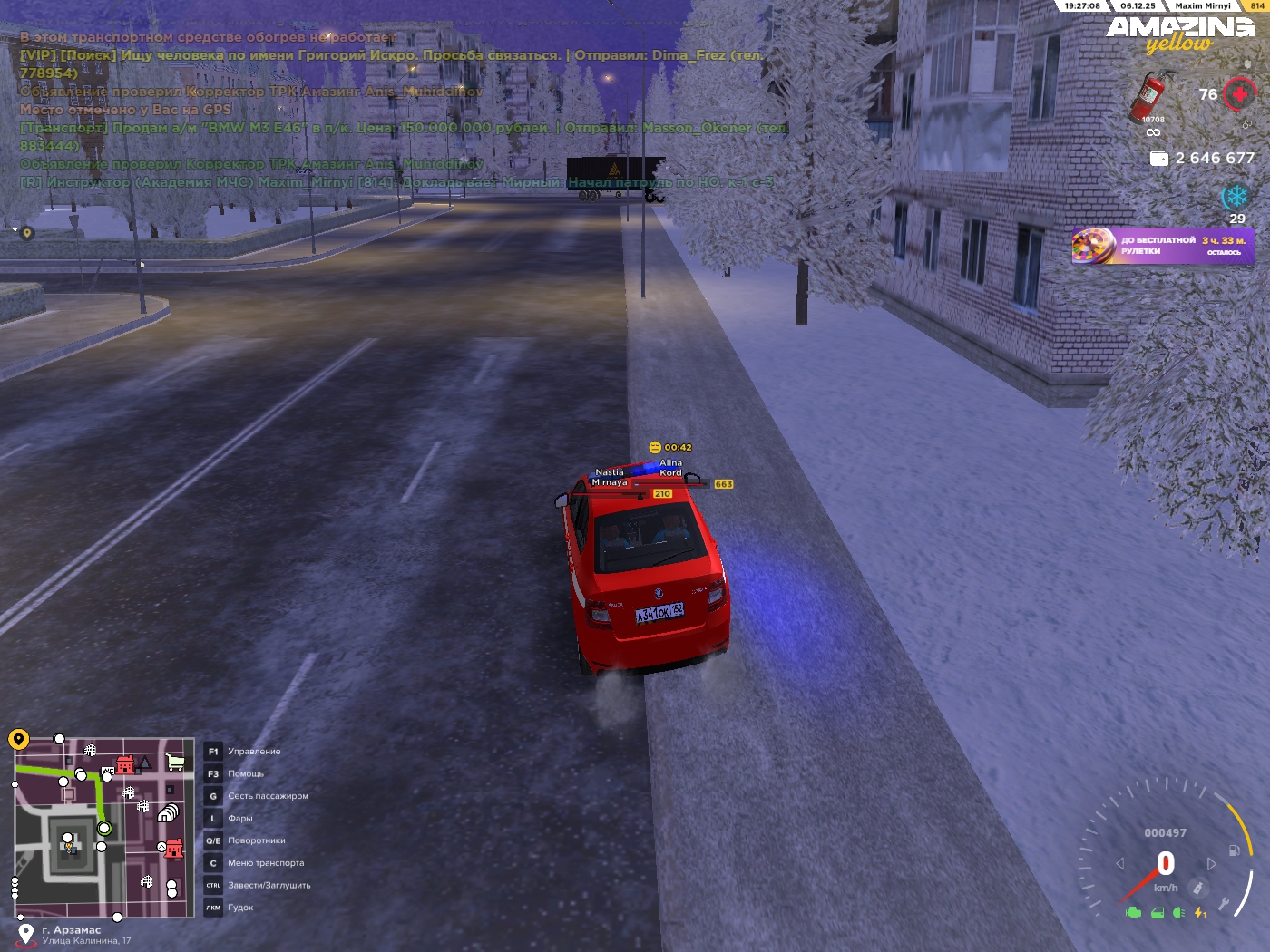Open the wallet money icon

[1158, 159]
